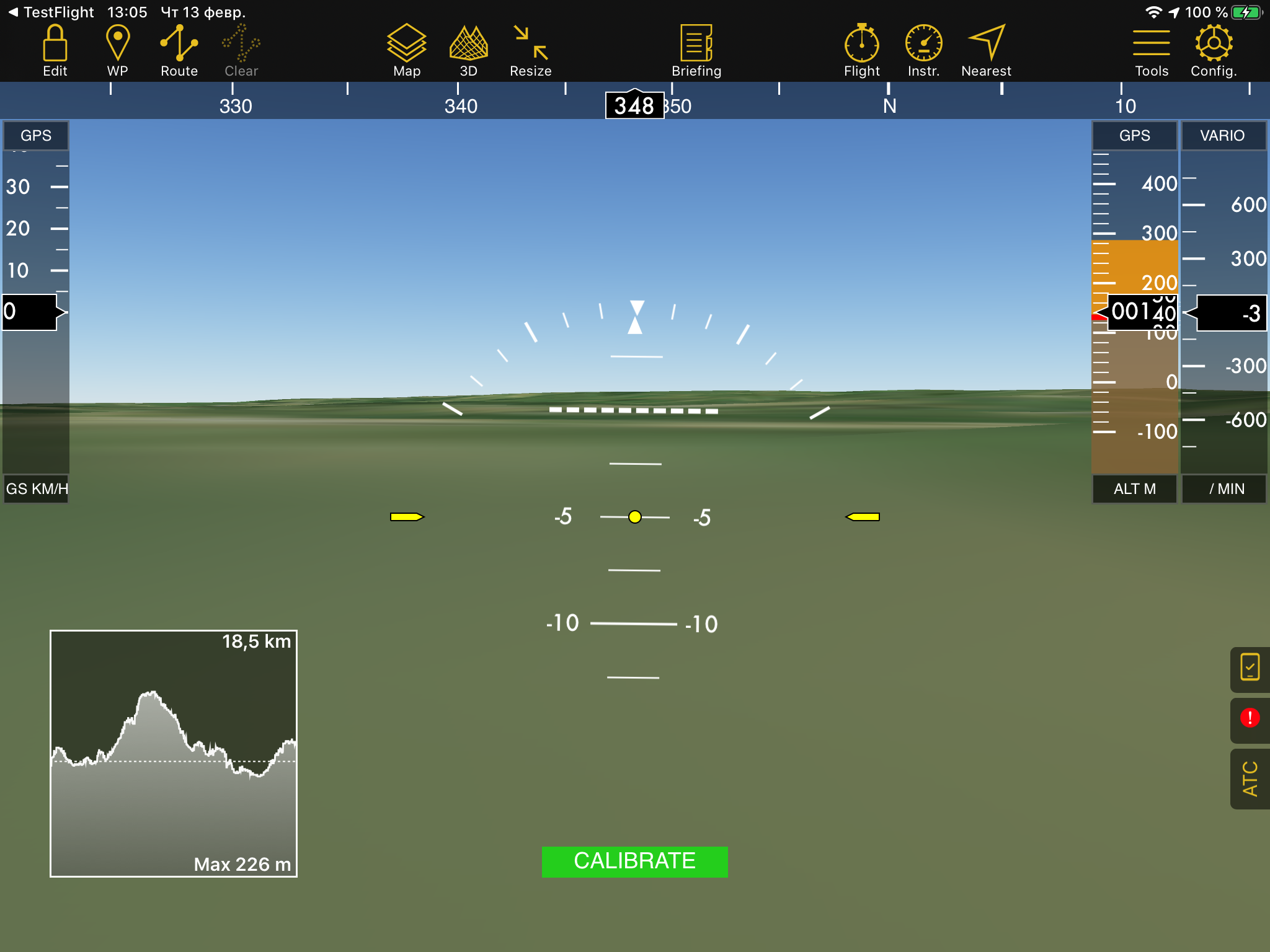The image size is (1270, 952).
Task: Select the Route tool
Action: 179,51
